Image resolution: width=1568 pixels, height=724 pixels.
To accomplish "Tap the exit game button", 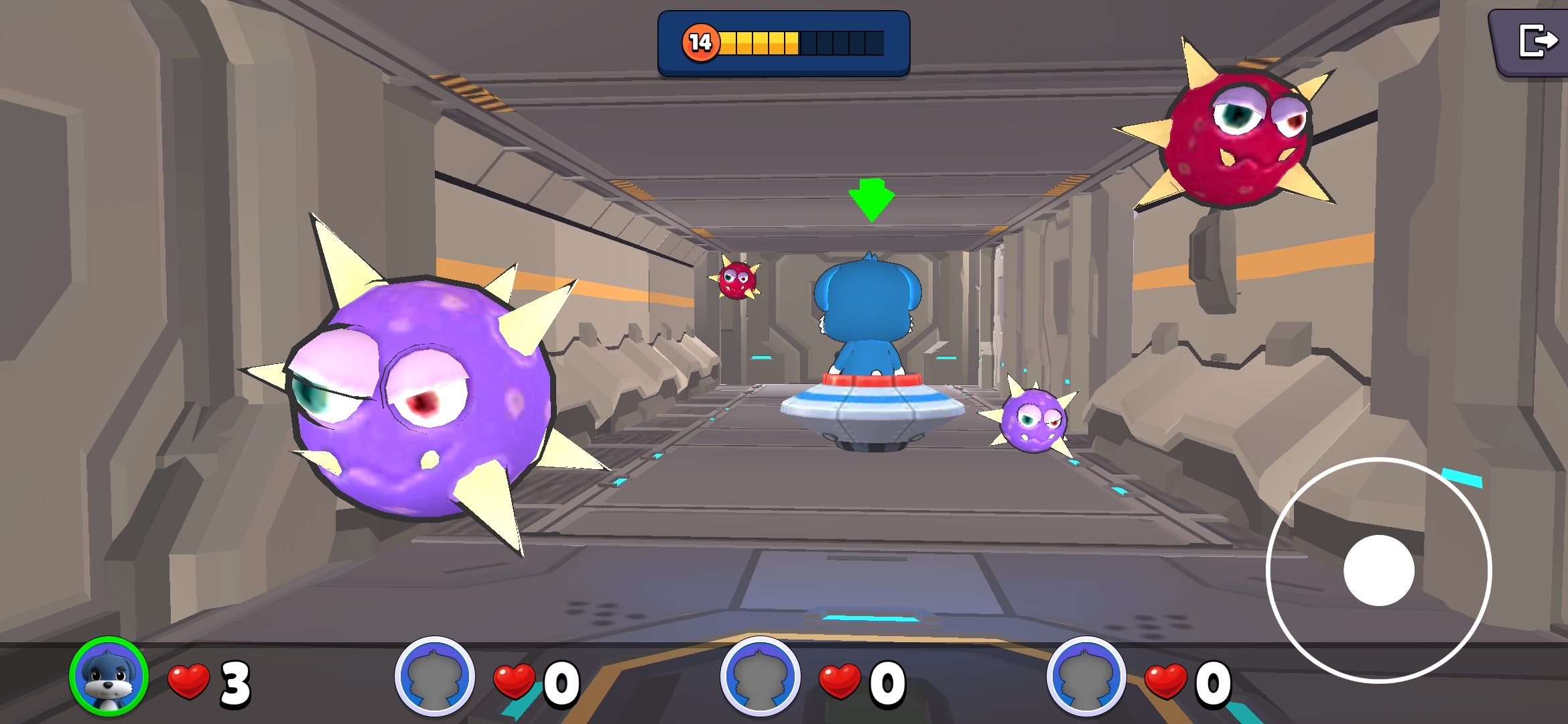I will (1536, 42).
